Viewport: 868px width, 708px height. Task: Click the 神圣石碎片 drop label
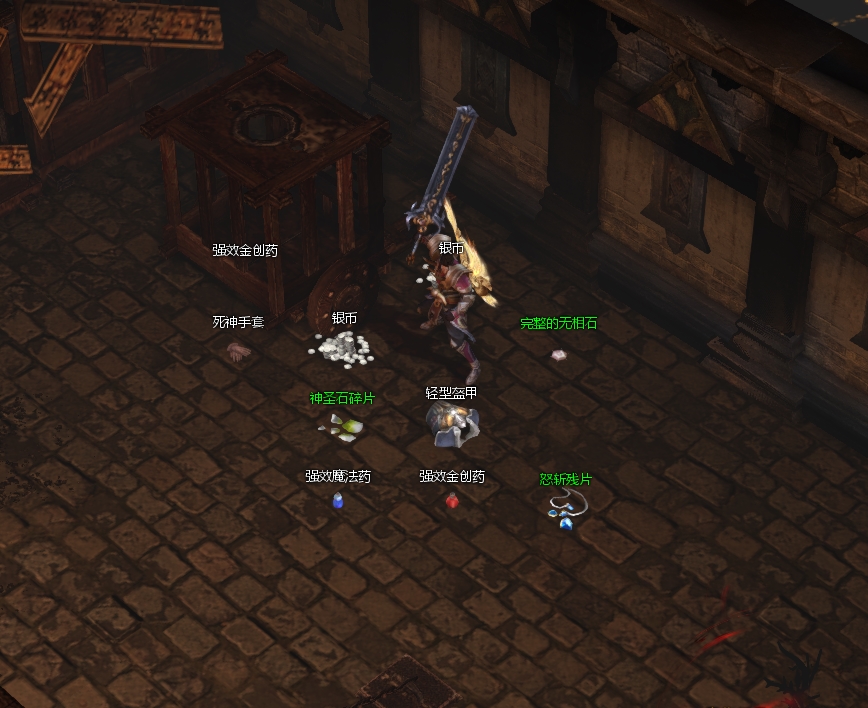[342, 398]
